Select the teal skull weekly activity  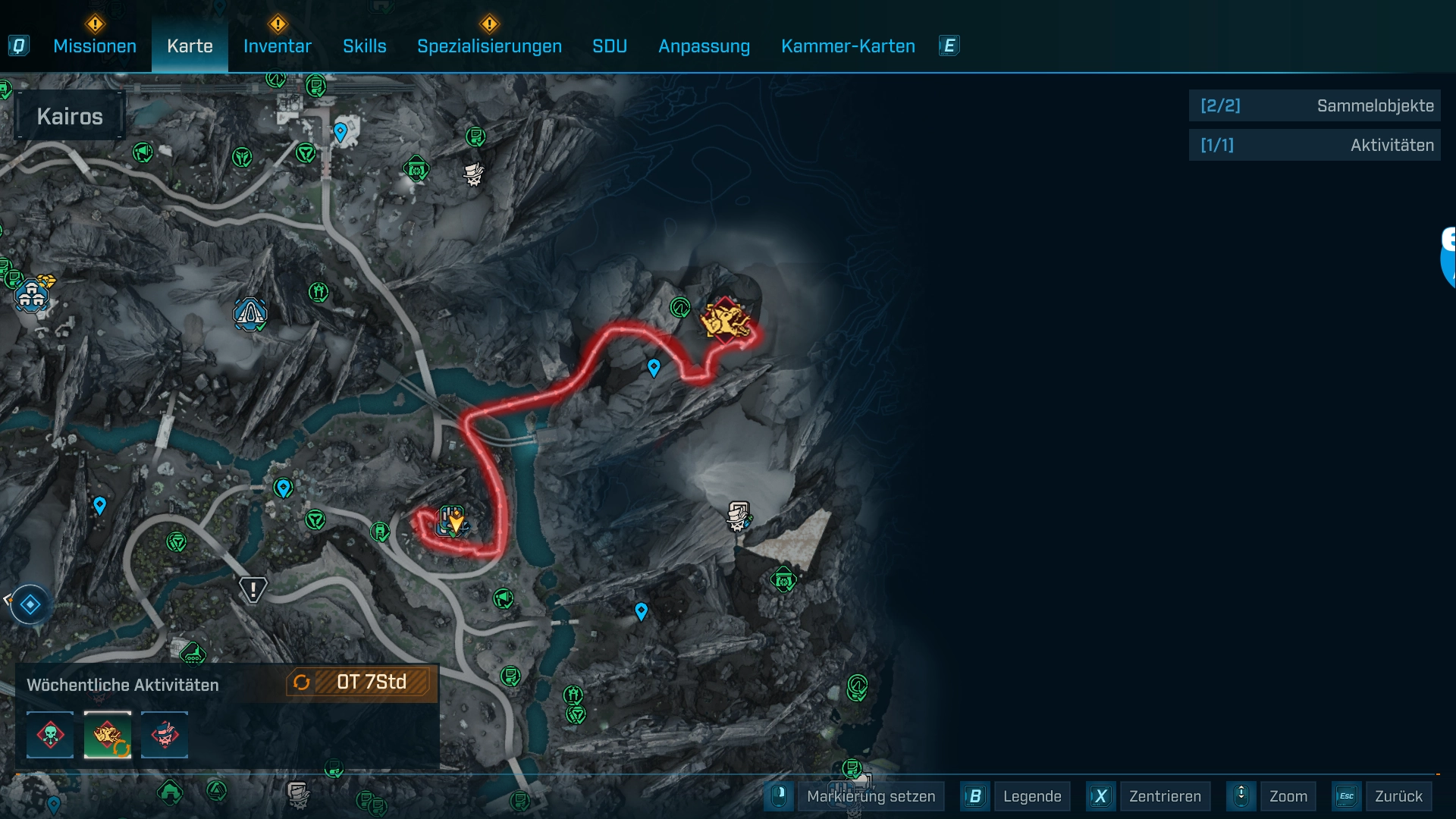coord(50,735)
